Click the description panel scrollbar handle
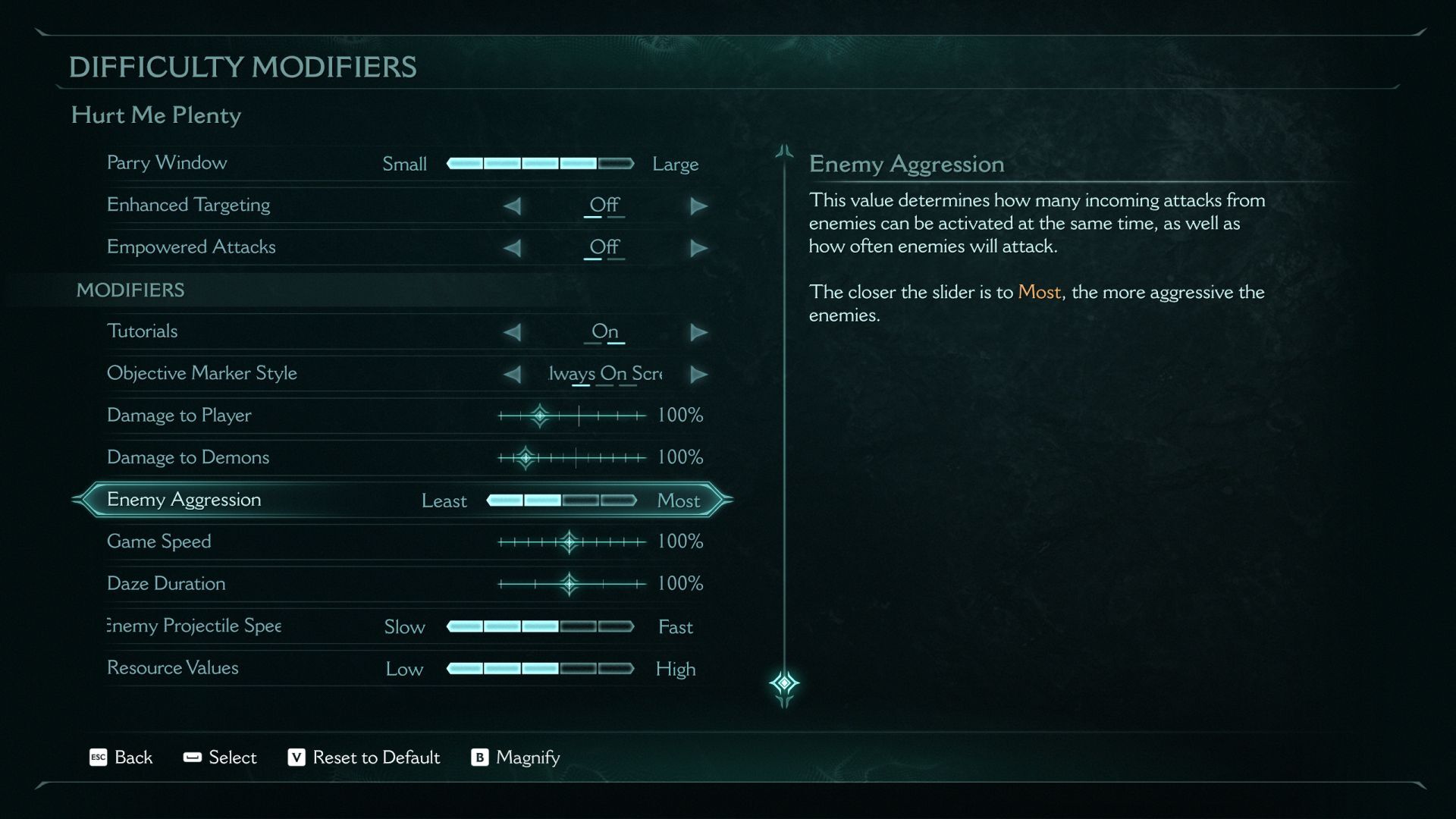Image resolution: width=1456 pixels, height=819 pixels. pos(784,683)
